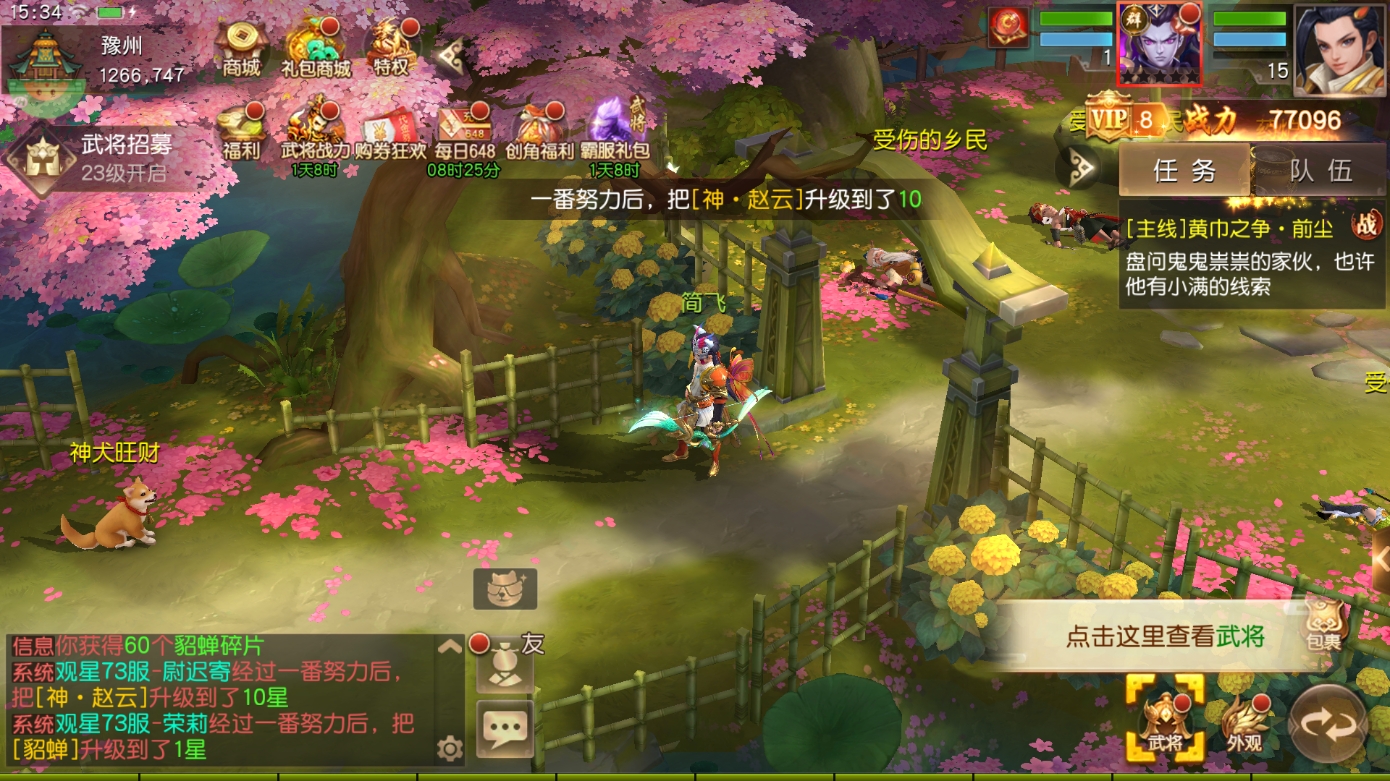Switch to the 任务 quest tab
This screenshot has height=781, width=1390.
tap(1185, 170)
